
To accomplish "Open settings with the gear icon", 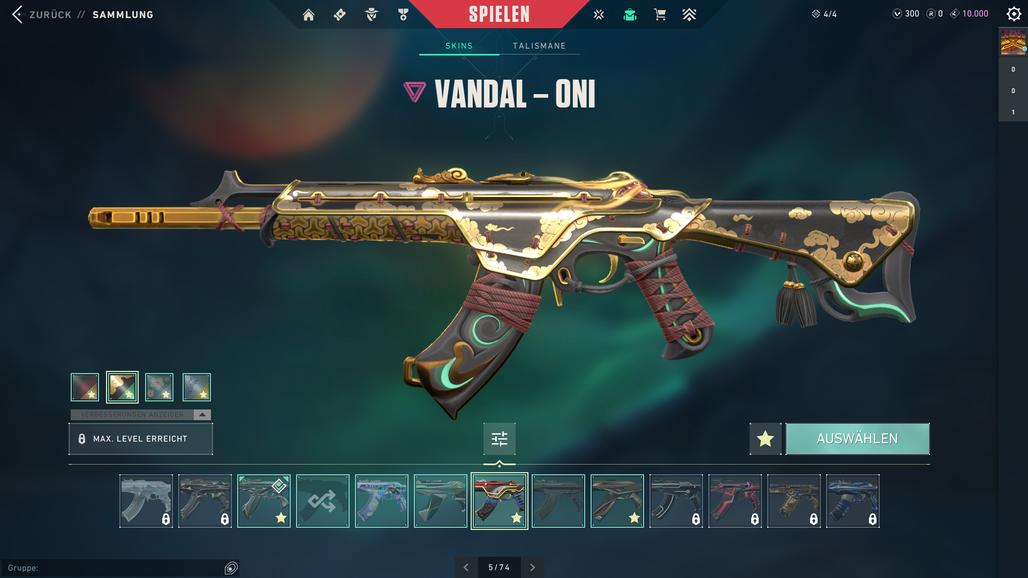I will click(x=1013, y=14).
